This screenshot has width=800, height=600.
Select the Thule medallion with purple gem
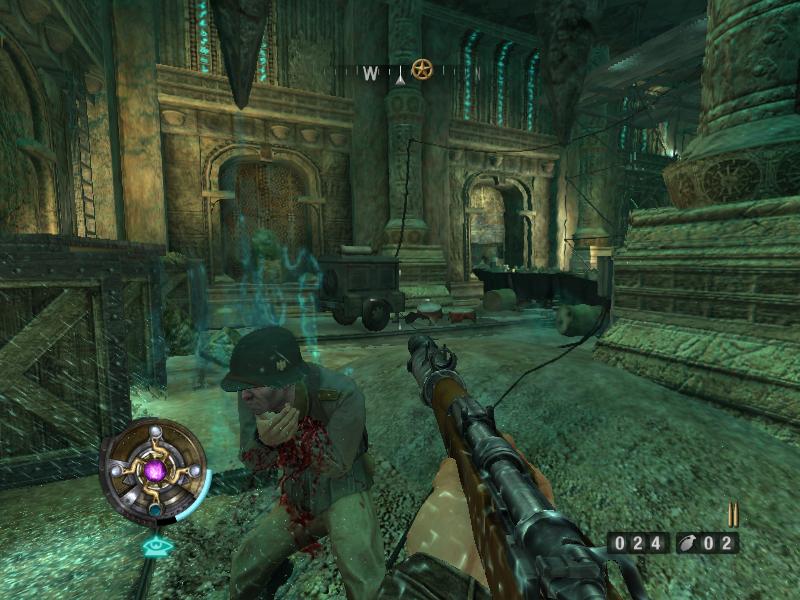154,470
